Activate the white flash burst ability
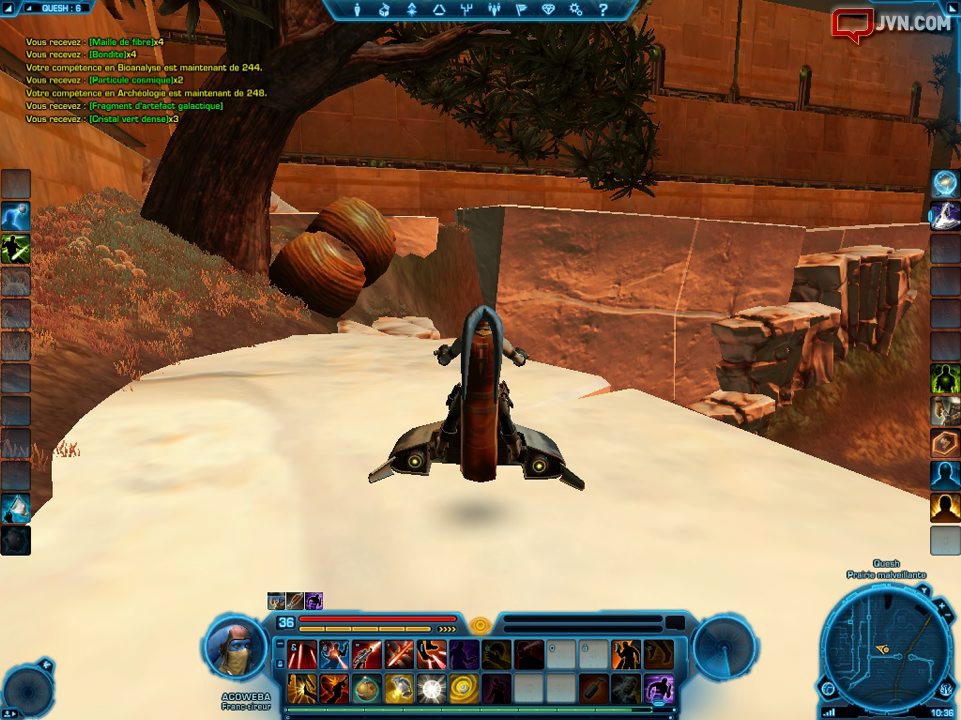This screenshot has width=961, height=720. click(x=431, y=688)
